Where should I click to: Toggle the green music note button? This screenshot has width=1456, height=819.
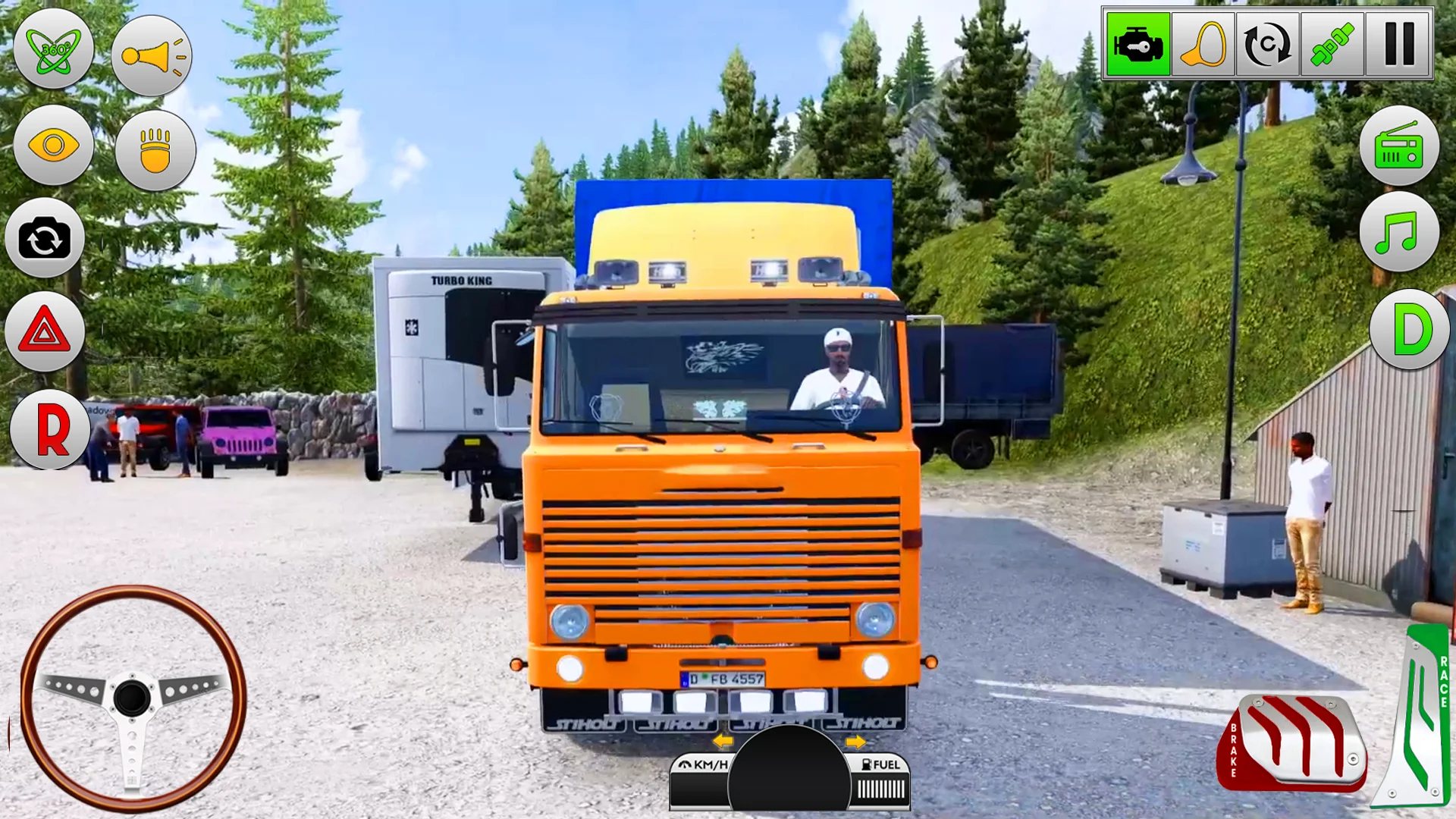1399,232
